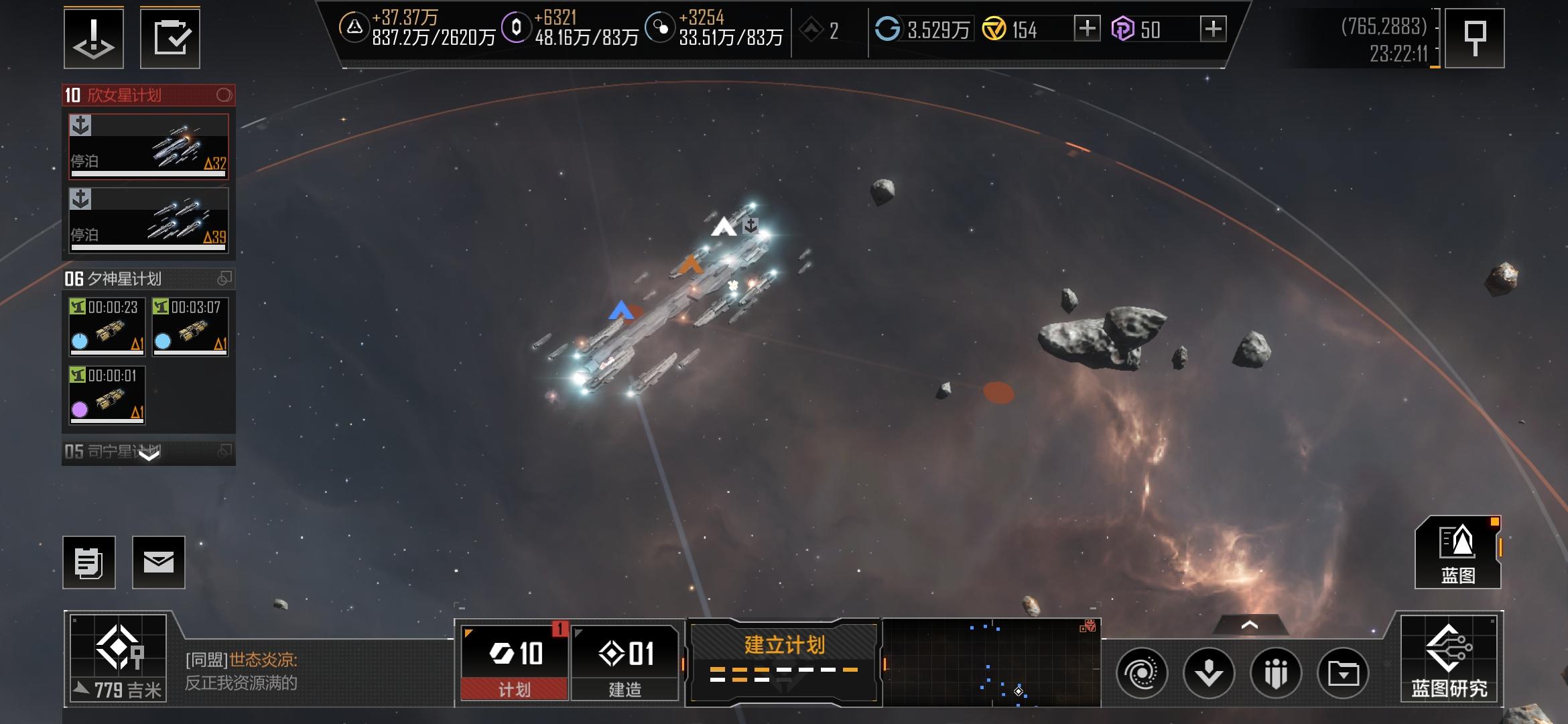The height and width of the screenshot is (724, 1568).
Task: Select the 建立计划 create plan button
Action: (x=784, y=662)
